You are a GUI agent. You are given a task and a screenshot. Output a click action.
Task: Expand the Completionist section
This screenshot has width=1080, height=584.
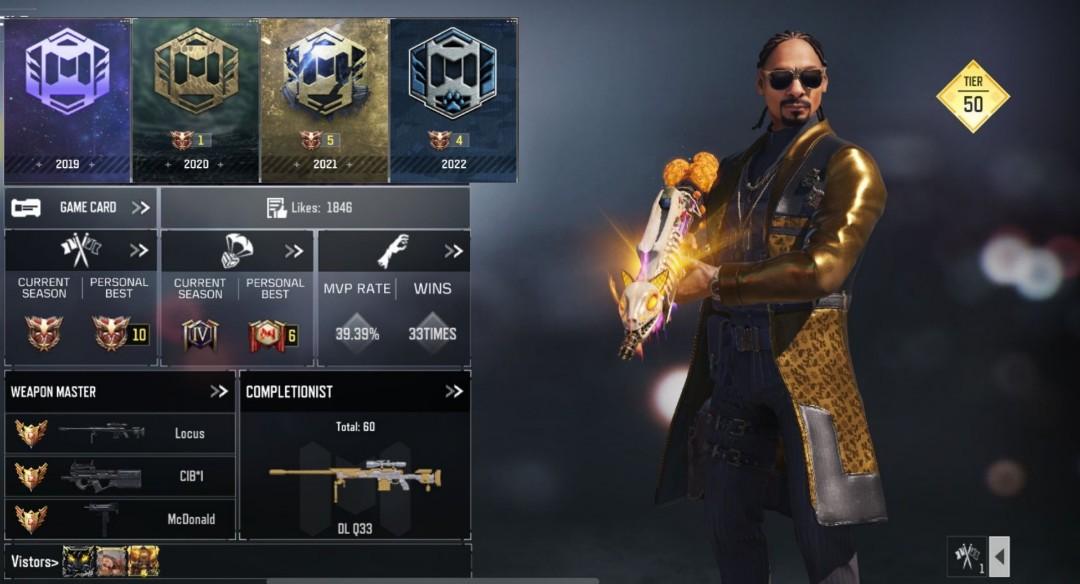tap(454, 391)
